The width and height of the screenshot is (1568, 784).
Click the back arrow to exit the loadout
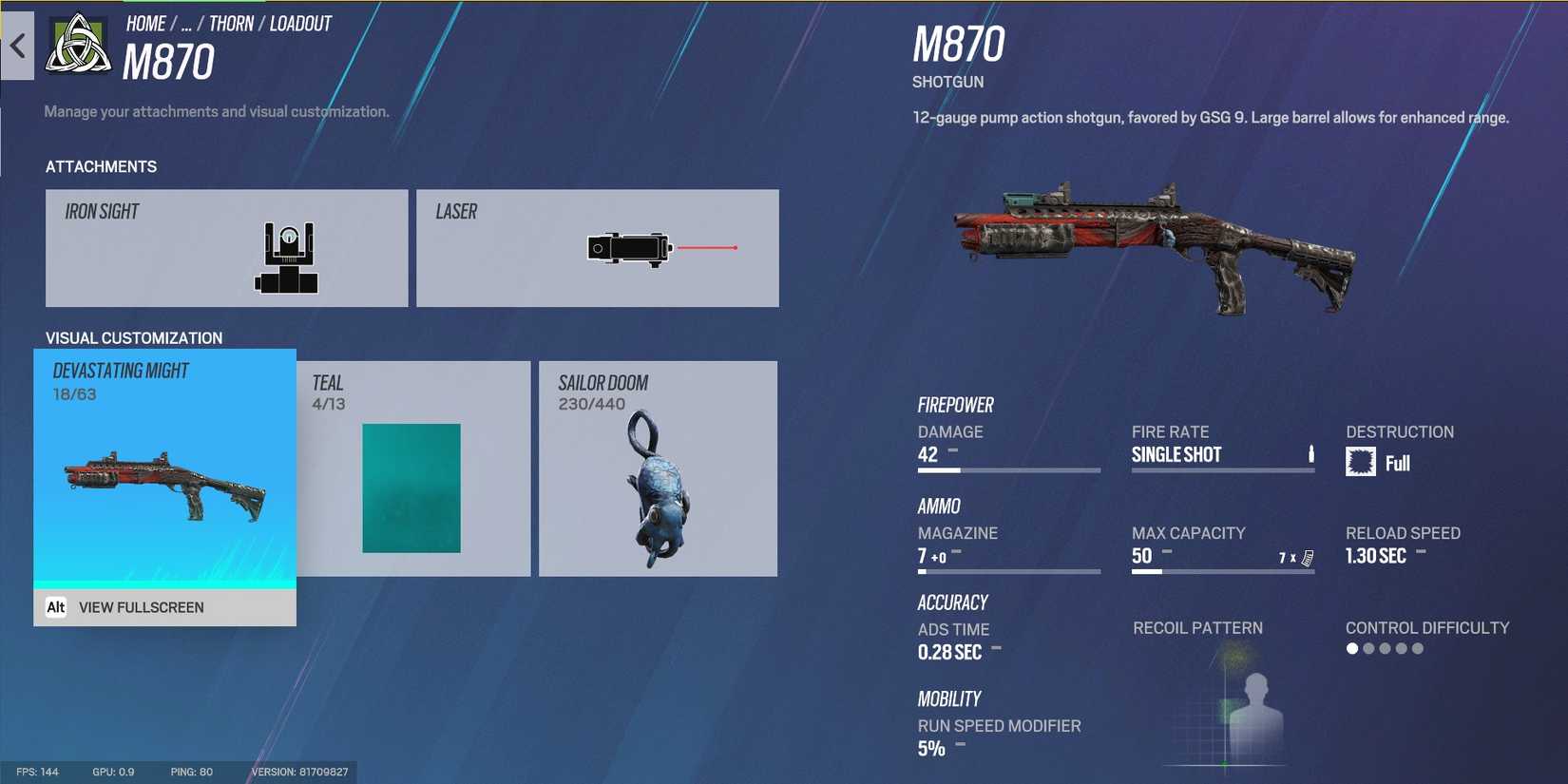[x=19, y=46]
